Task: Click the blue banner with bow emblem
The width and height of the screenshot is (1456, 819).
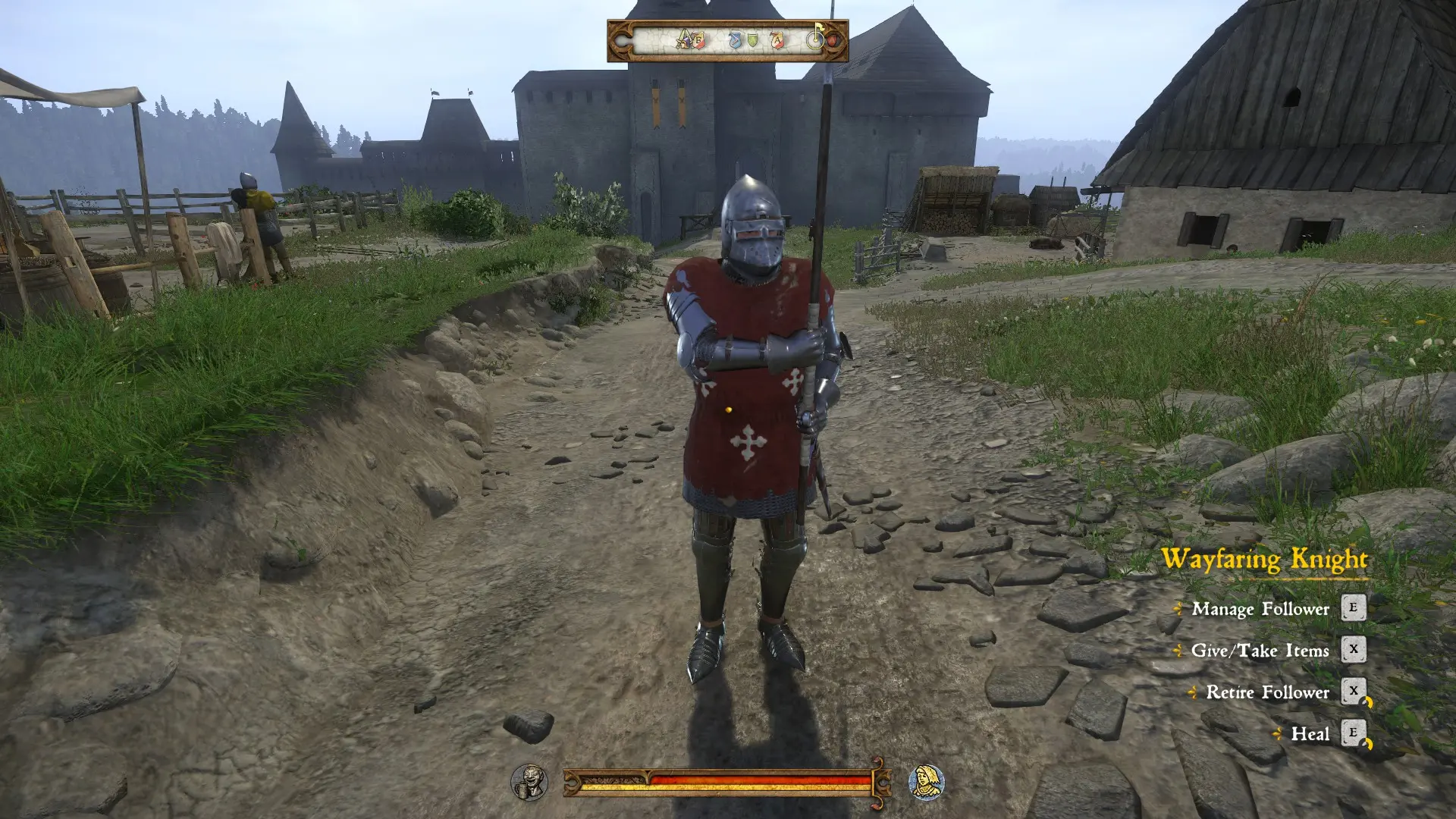Action: 735,40
